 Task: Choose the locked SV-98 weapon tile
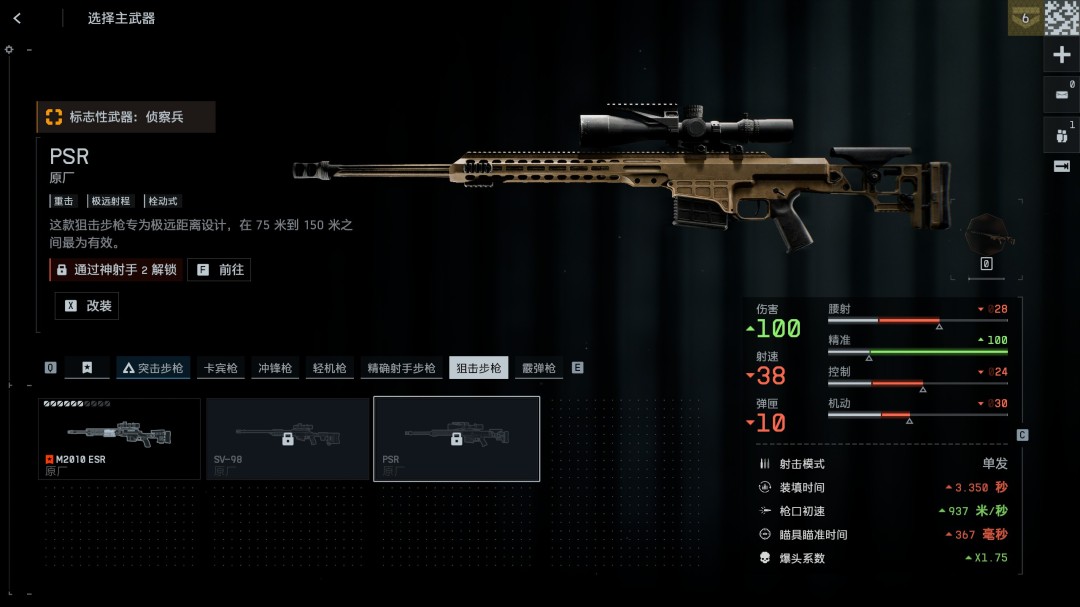click(x=287, y=439)
